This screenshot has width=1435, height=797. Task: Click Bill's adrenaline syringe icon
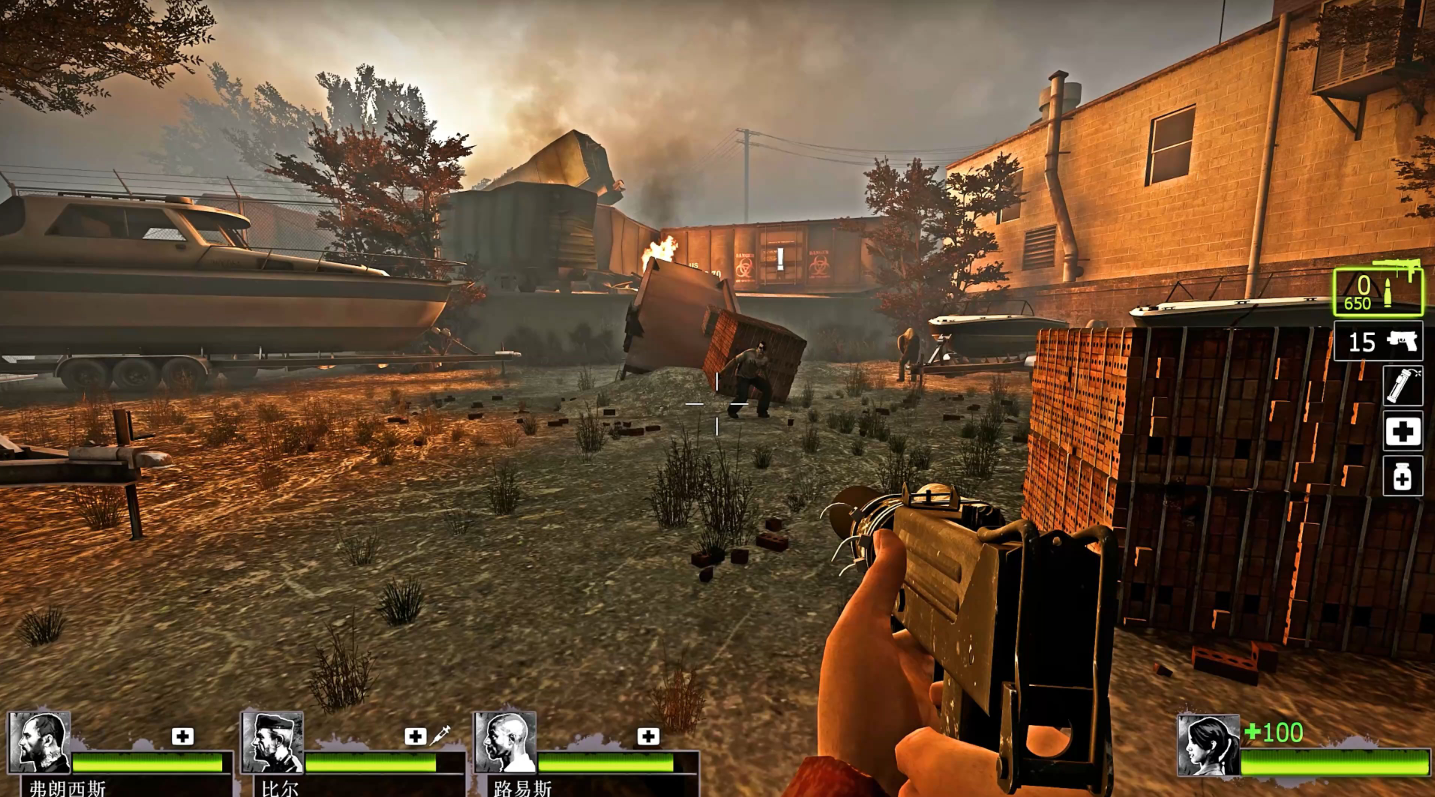tap(439, 736)
